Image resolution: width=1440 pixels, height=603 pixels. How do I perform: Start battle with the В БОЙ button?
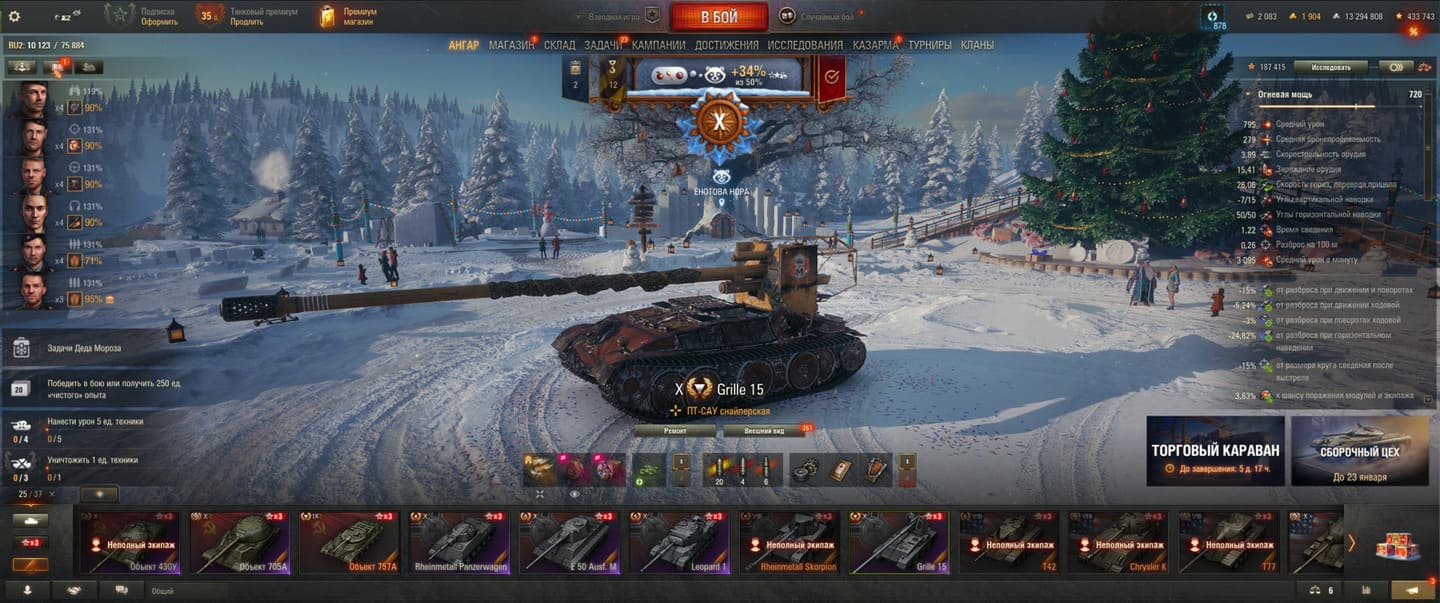[x=718, y=17]
